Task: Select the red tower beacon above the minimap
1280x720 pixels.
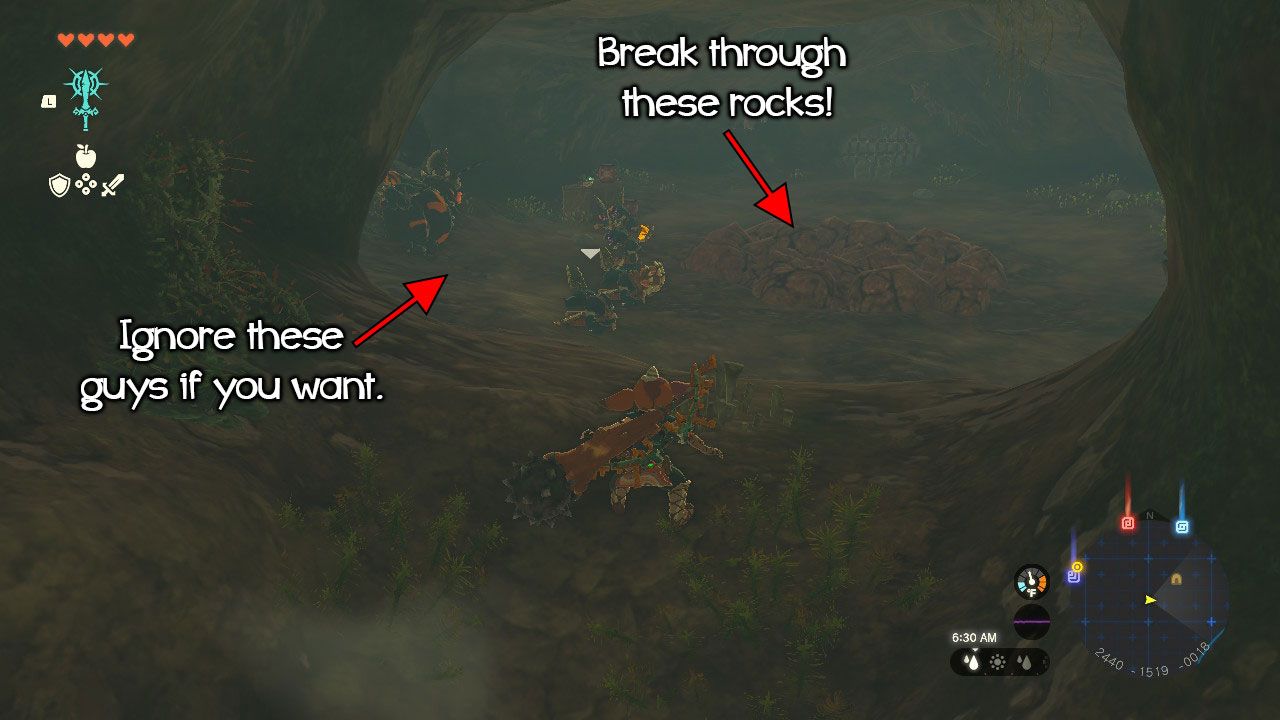Action: [x=1127, y=521]
